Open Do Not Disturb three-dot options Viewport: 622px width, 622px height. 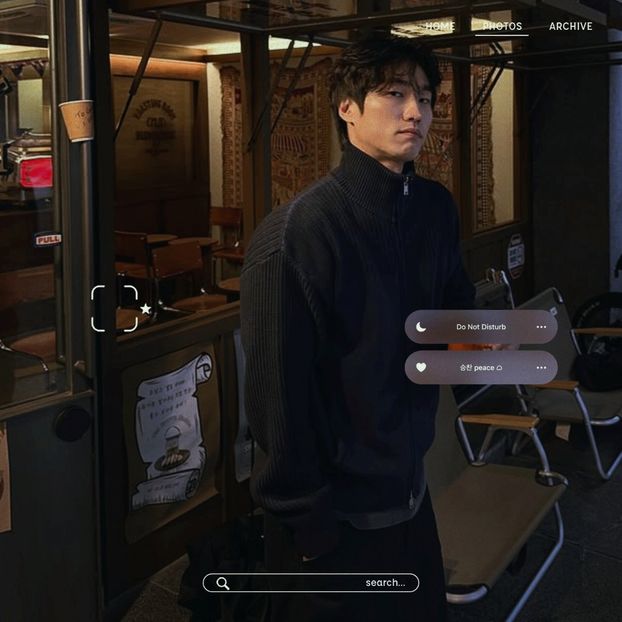click(x=541, y=327)
